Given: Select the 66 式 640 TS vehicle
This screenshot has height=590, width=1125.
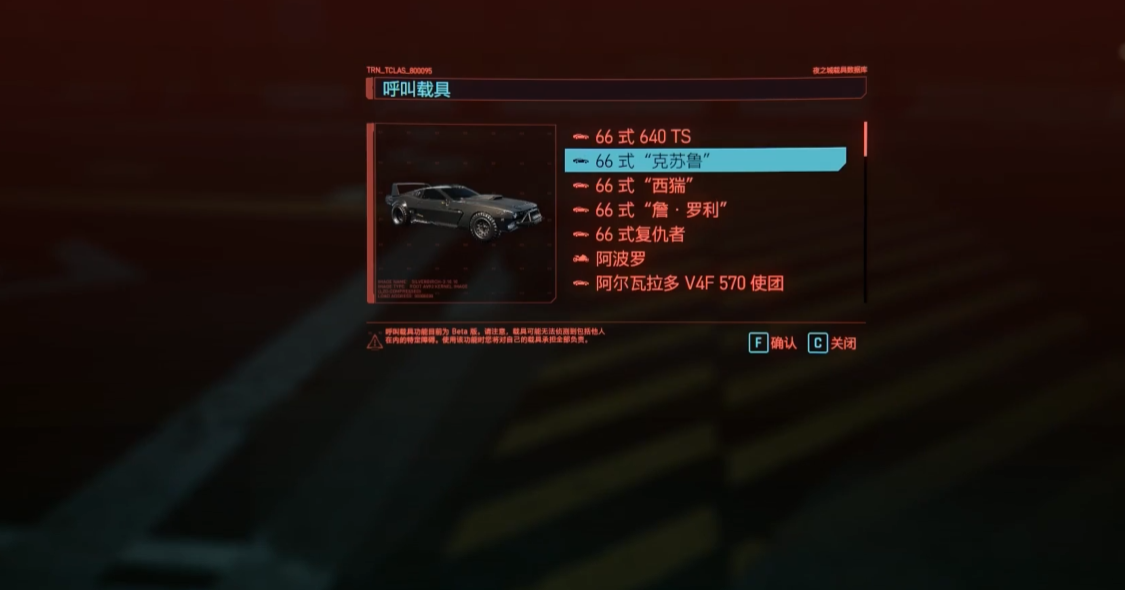Looking at the screenshot, I should click(642, 137).
